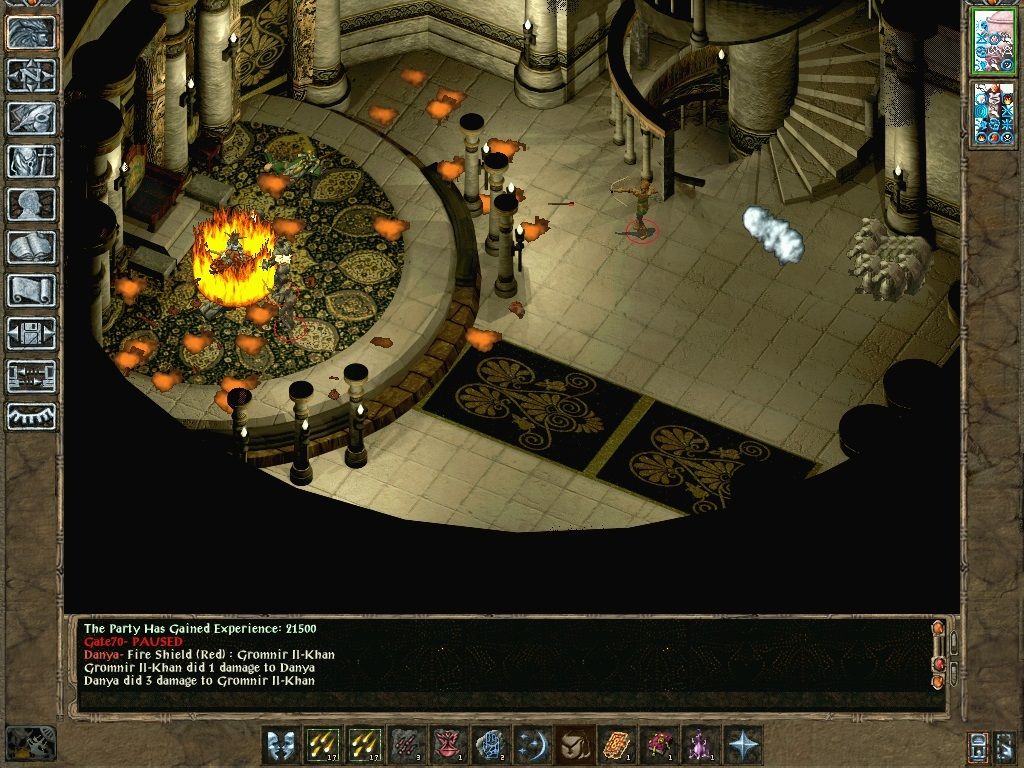The height and width of the screenshot is (768, 1024).
Task: Click the message log scrollbar
Action: (938, 655)
